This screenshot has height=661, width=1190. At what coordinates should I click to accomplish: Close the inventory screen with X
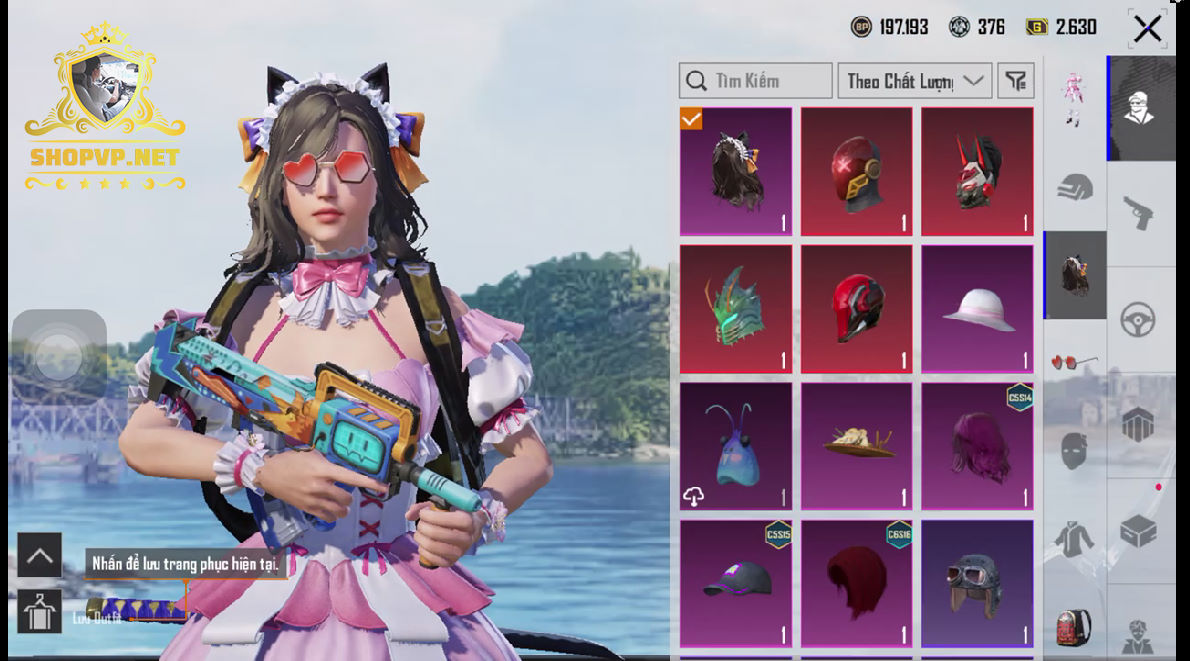click(1147, 28)
